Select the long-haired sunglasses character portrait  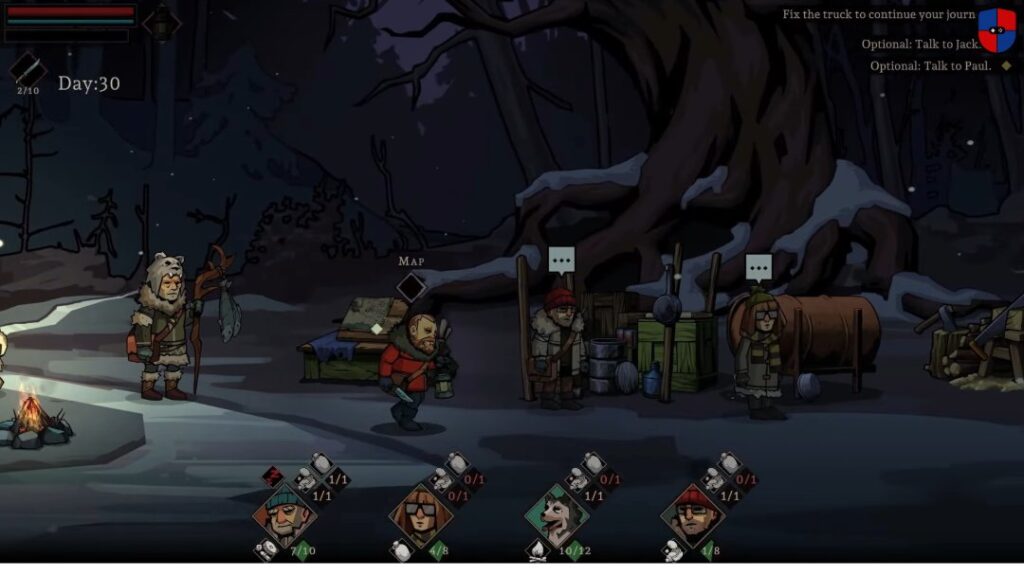420,515
